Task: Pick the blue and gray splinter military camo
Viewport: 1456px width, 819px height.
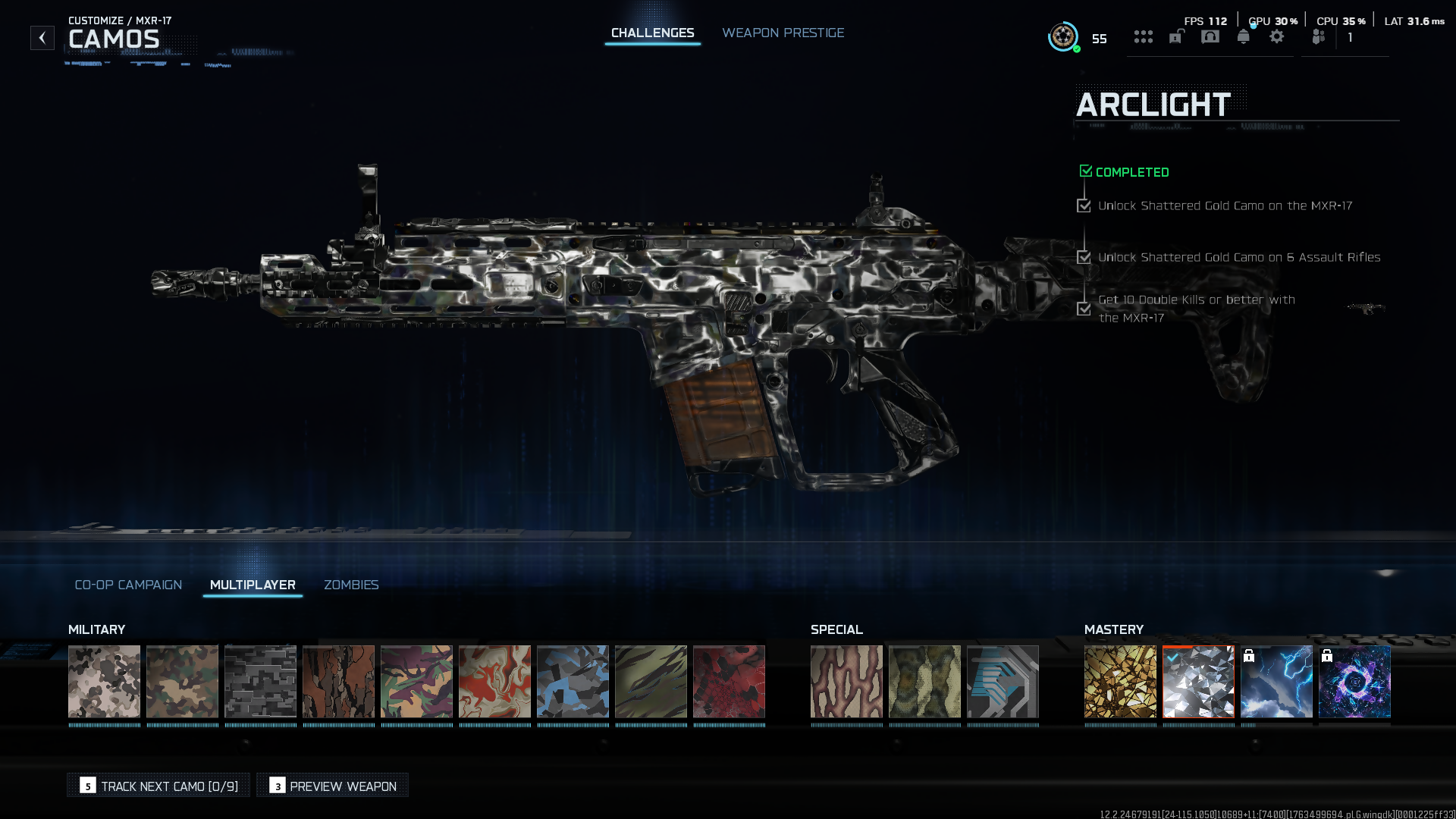Action: click(x=573, y=681)
